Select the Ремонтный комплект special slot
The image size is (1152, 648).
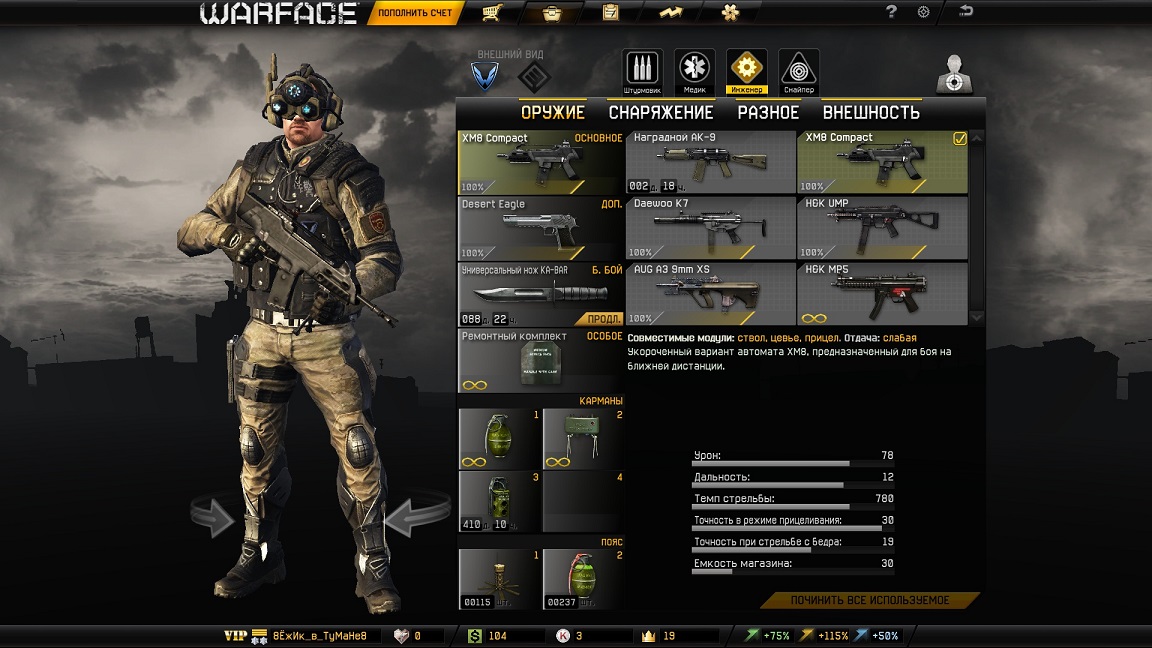[541, 362]
